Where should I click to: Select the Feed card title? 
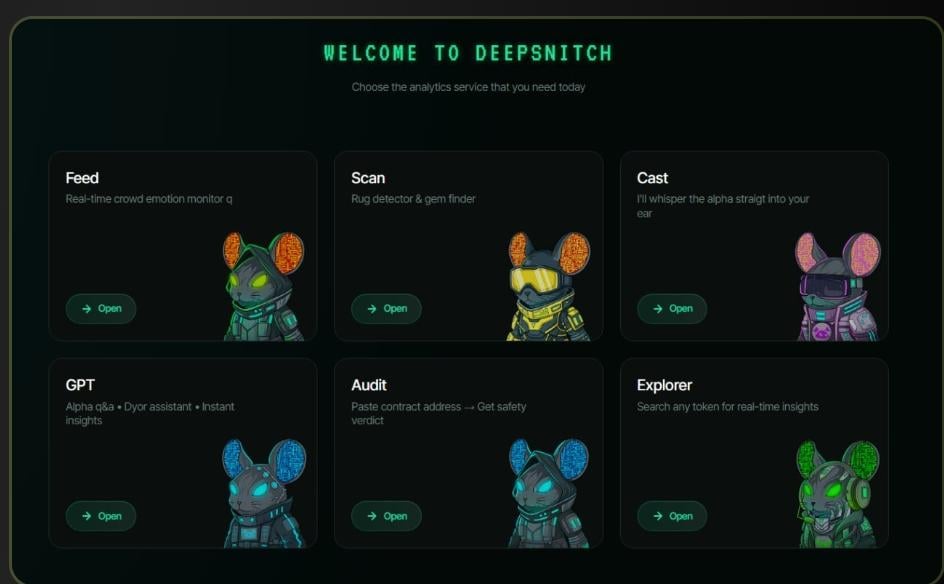(x=82, y=178)
